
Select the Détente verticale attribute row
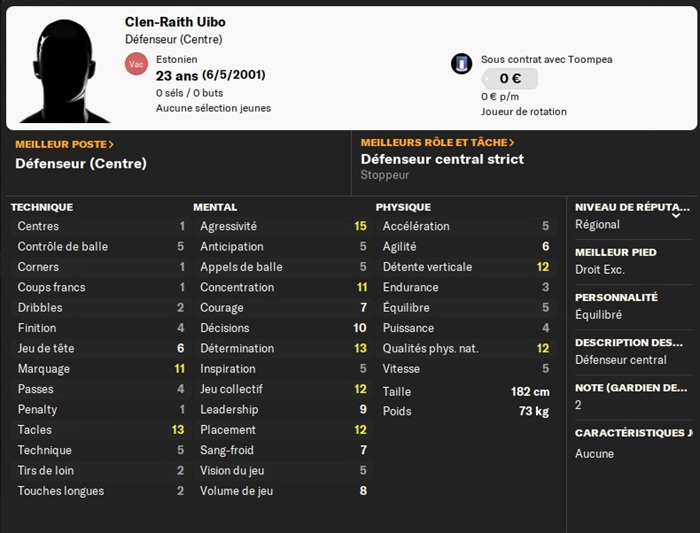coord(465,267)
